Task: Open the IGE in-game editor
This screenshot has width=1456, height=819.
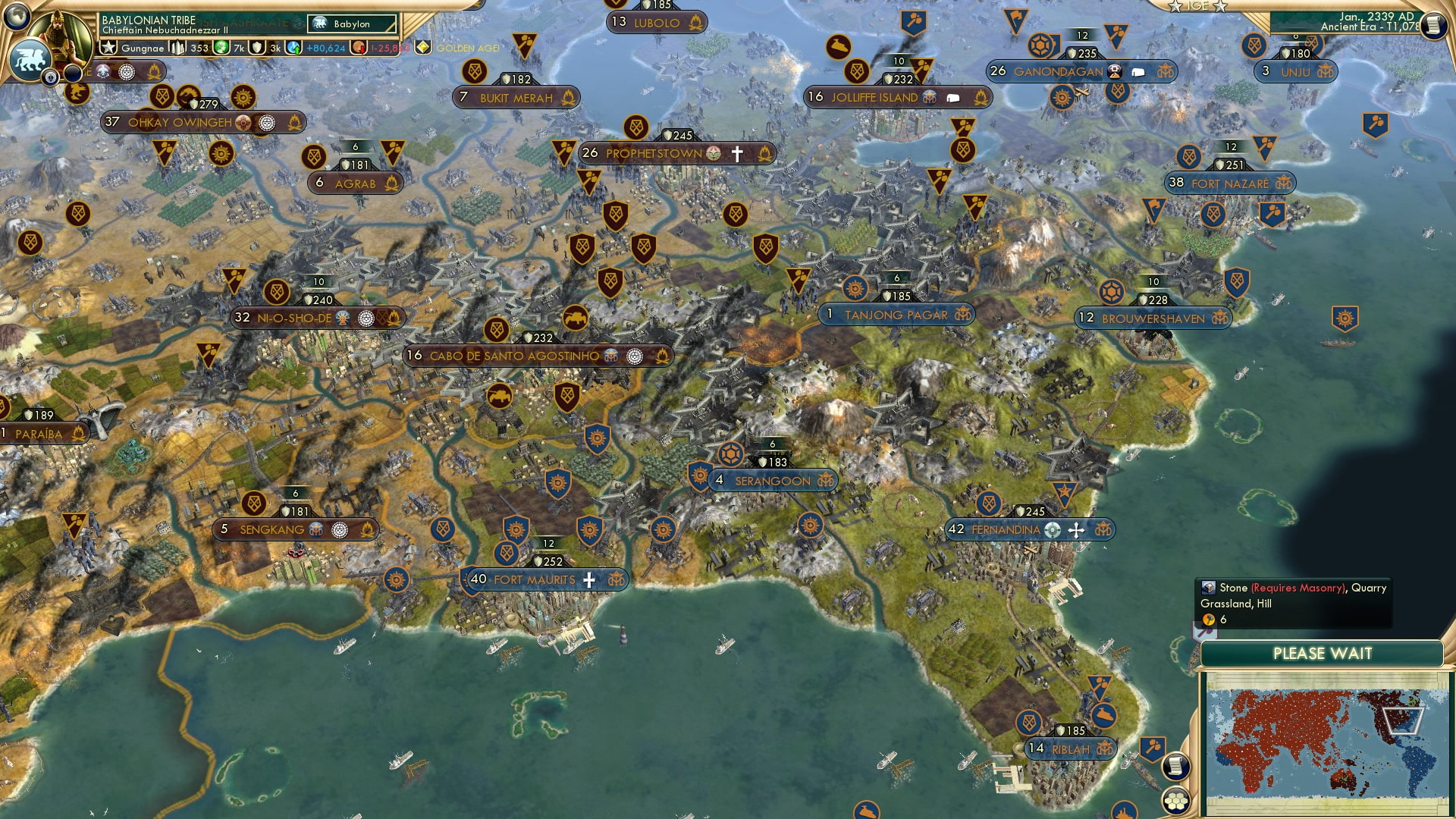Action: [x=1197, y=6]
